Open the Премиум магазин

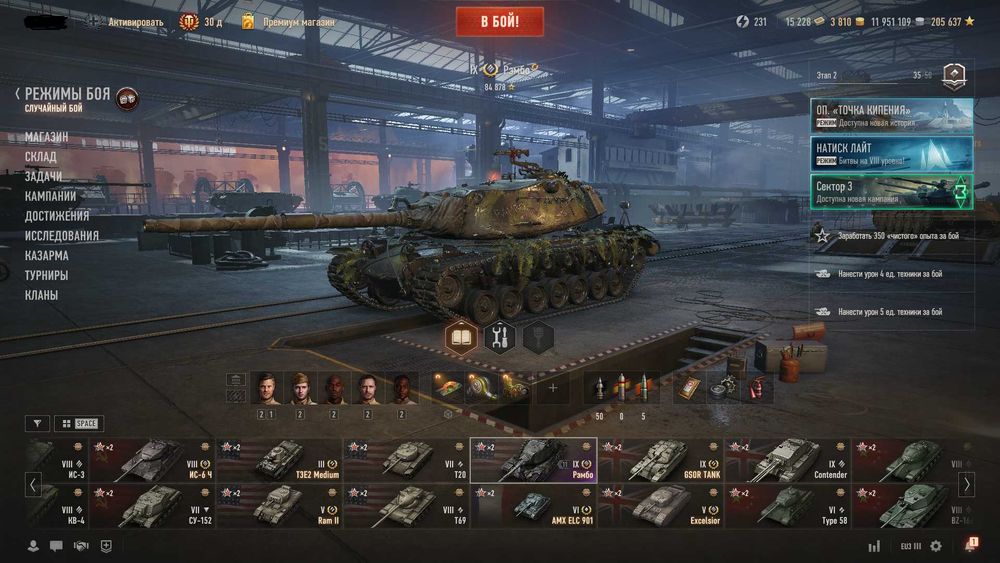(298, 21)
